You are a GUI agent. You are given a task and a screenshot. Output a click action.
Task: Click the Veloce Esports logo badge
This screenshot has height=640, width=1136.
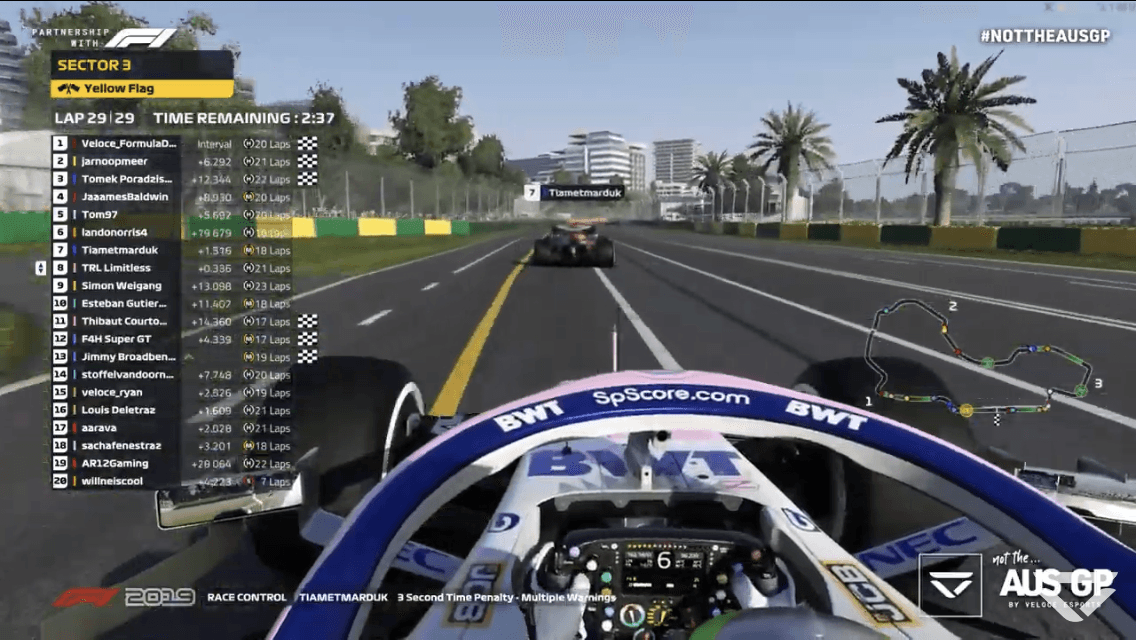coord(949,584)
